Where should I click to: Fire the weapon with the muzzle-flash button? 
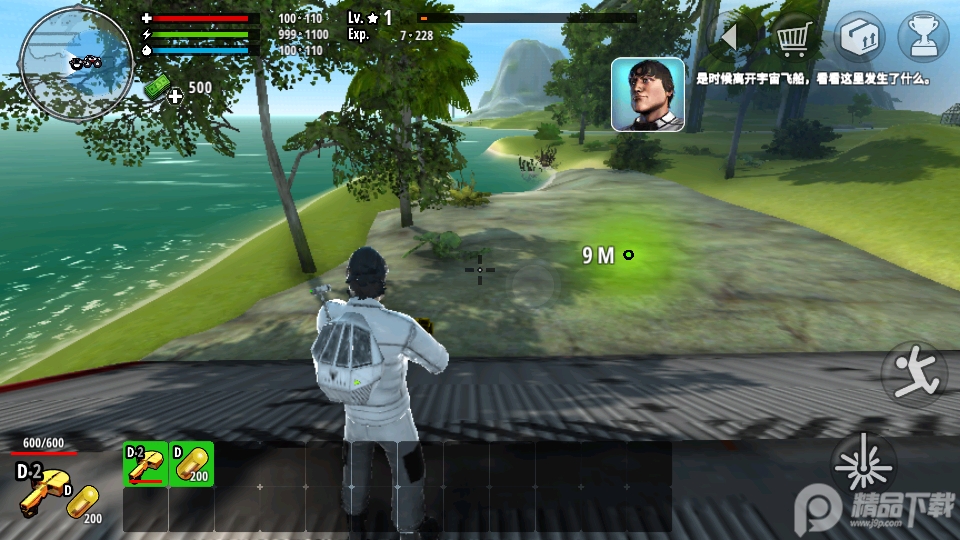pyautogui.click(x=863, y=465)
